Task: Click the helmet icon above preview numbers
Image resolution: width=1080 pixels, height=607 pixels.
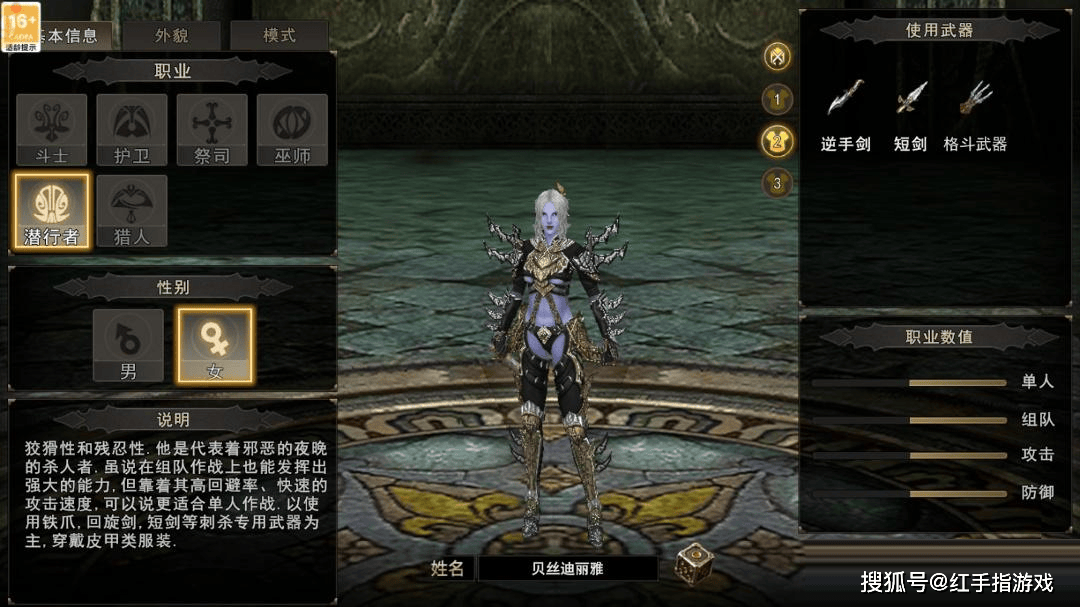Action: pos(777,57)
